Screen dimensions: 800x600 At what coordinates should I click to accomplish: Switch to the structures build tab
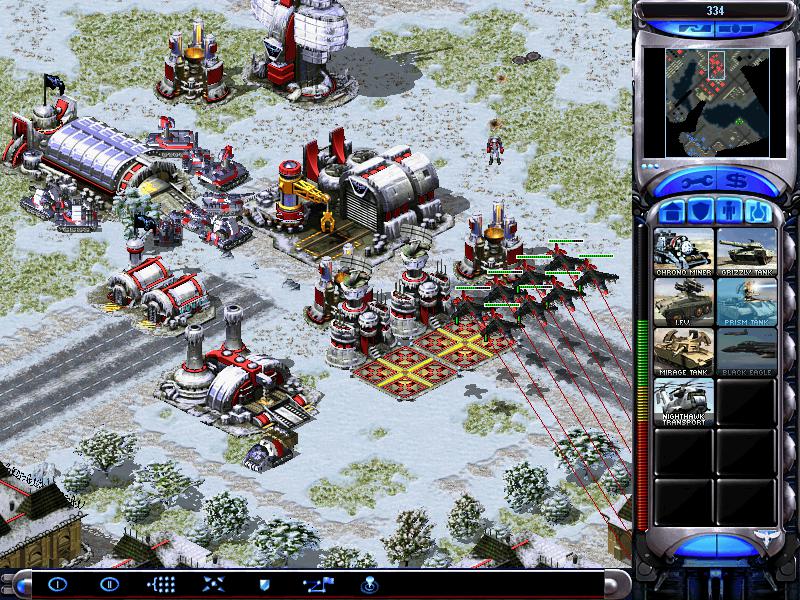click(672, 213)
